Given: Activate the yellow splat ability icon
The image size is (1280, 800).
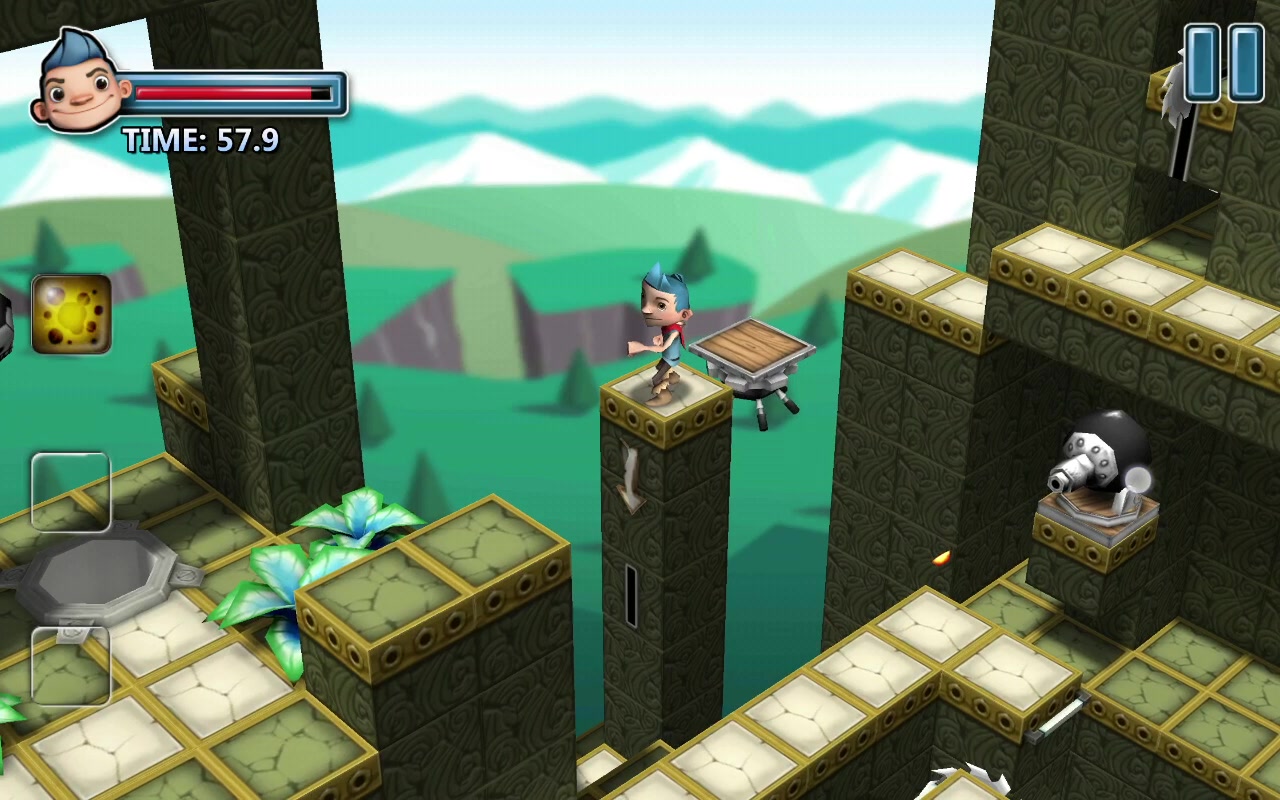Looking at the screenshot, I should pyautogui.click(x=71, y=315).
